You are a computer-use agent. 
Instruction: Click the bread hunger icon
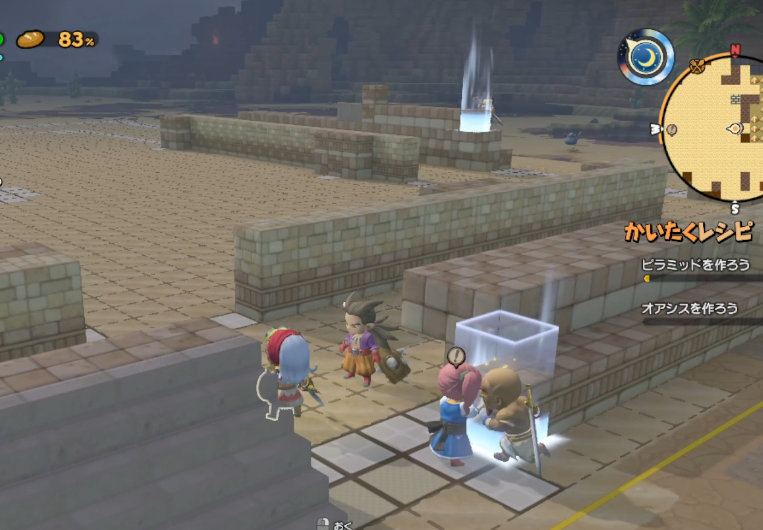click(32, 39)
